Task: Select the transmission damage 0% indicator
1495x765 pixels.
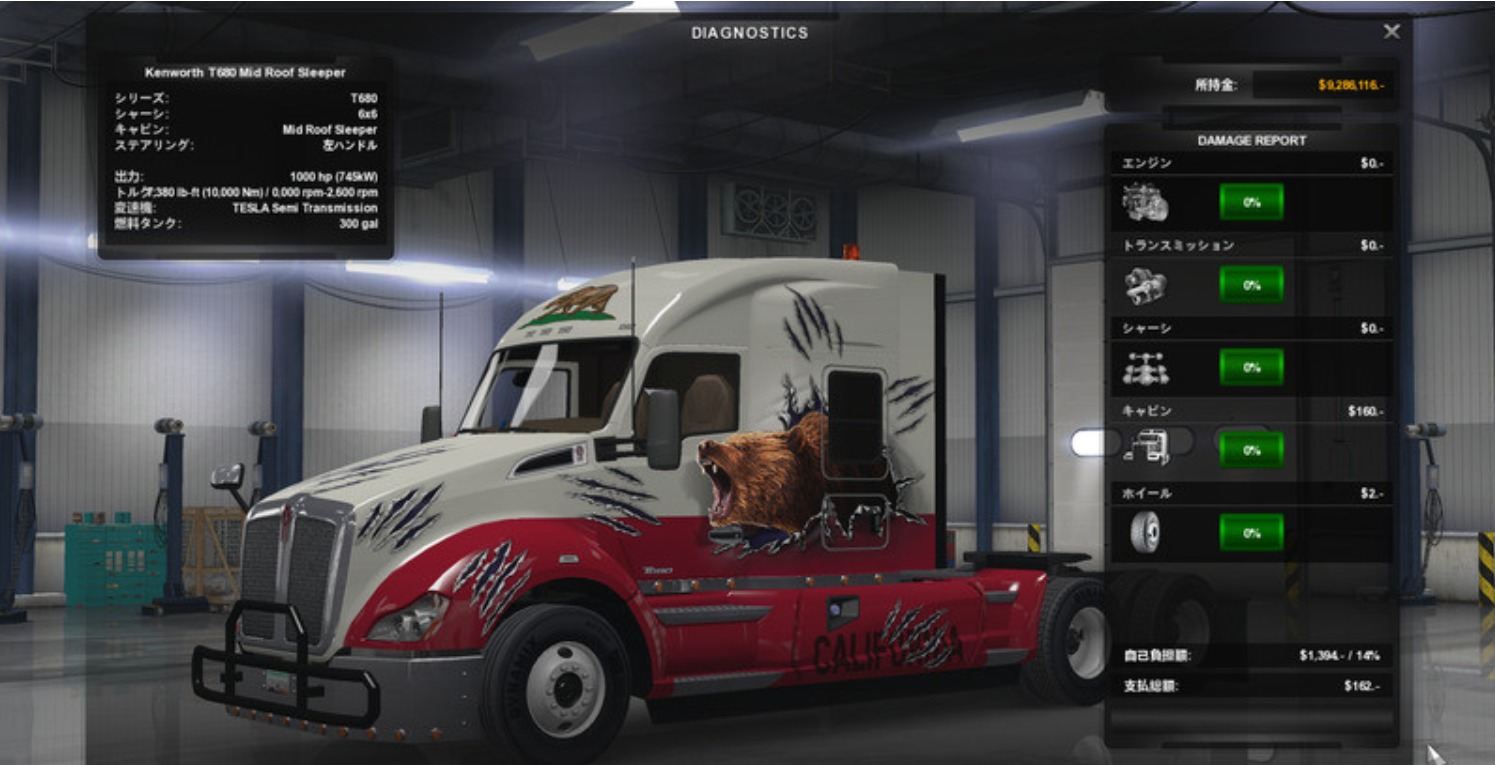Action: [1251, 285]
